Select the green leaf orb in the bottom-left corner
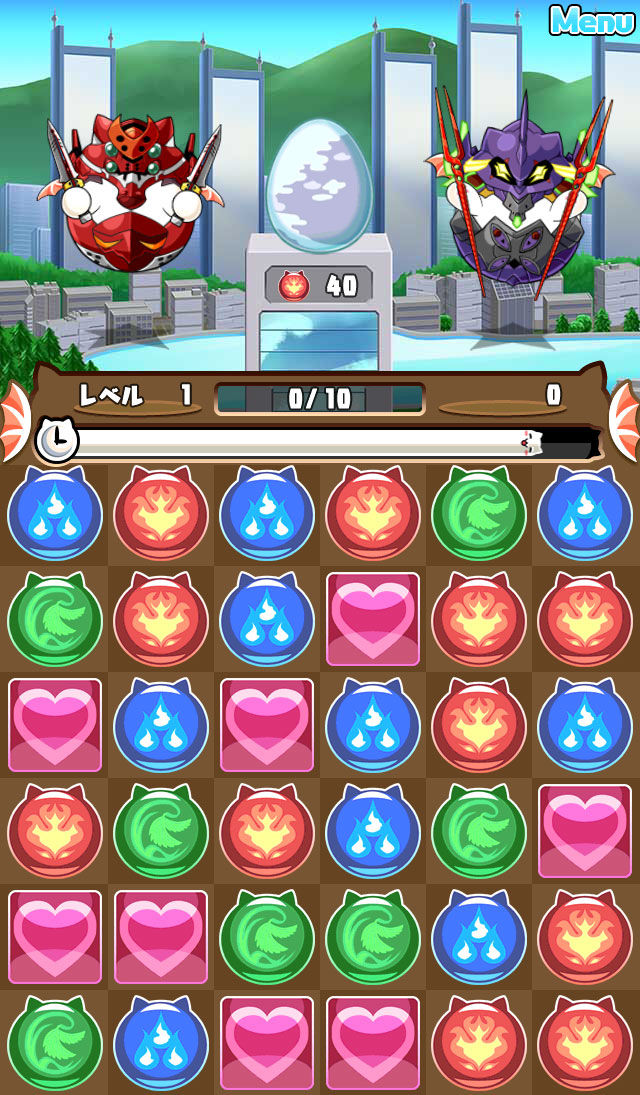This screenshot has height=1095, width=640. [55, 1043]
